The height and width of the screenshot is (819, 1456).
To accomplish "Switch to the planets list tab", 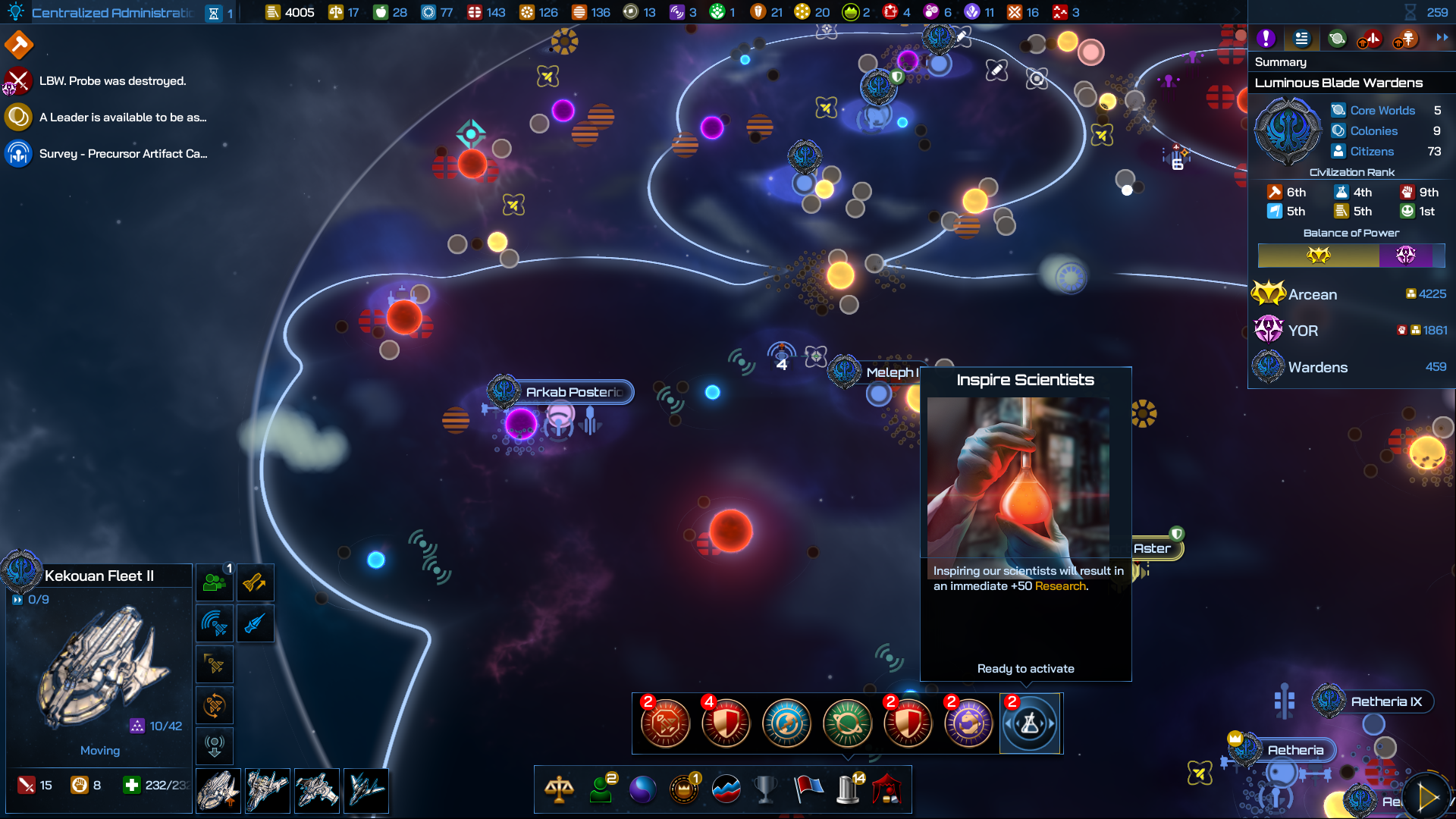I will (1337, 39).
